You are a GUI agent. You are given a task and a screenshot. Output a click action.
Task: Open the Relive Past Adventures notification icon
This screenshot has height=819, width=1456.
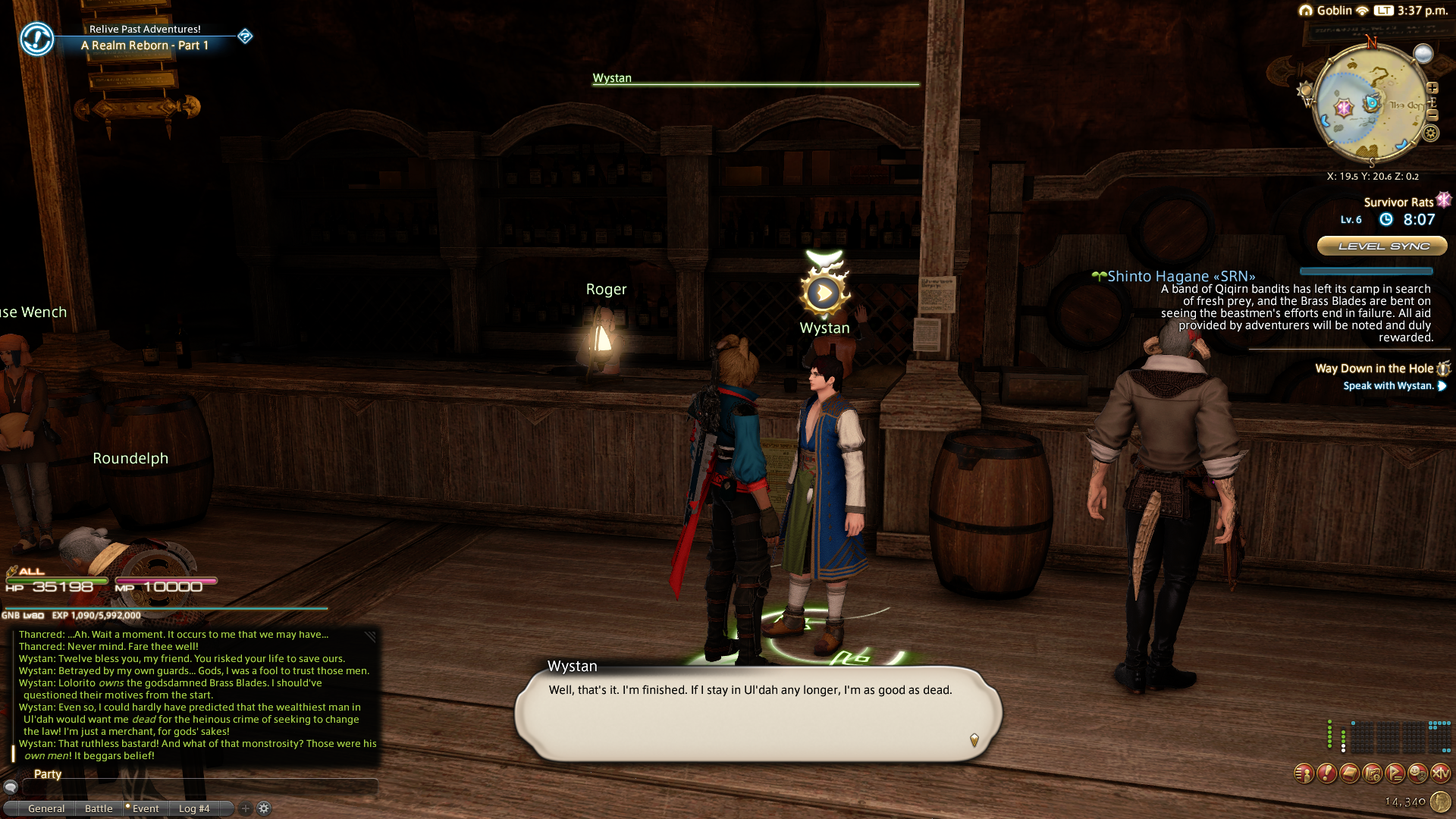(x=36, y=38)
